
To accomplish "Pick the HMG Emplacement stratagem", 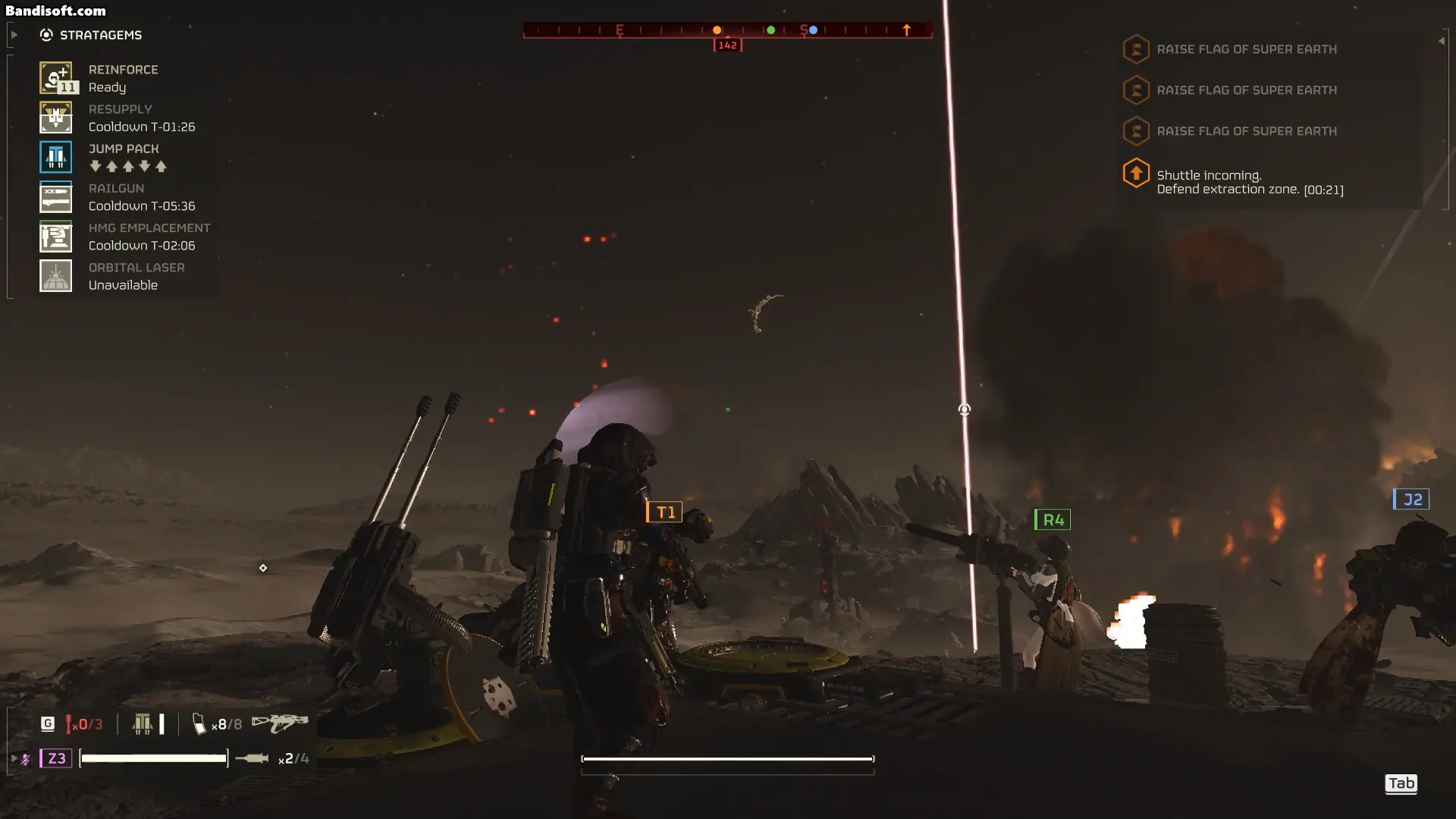I will 55,237.
